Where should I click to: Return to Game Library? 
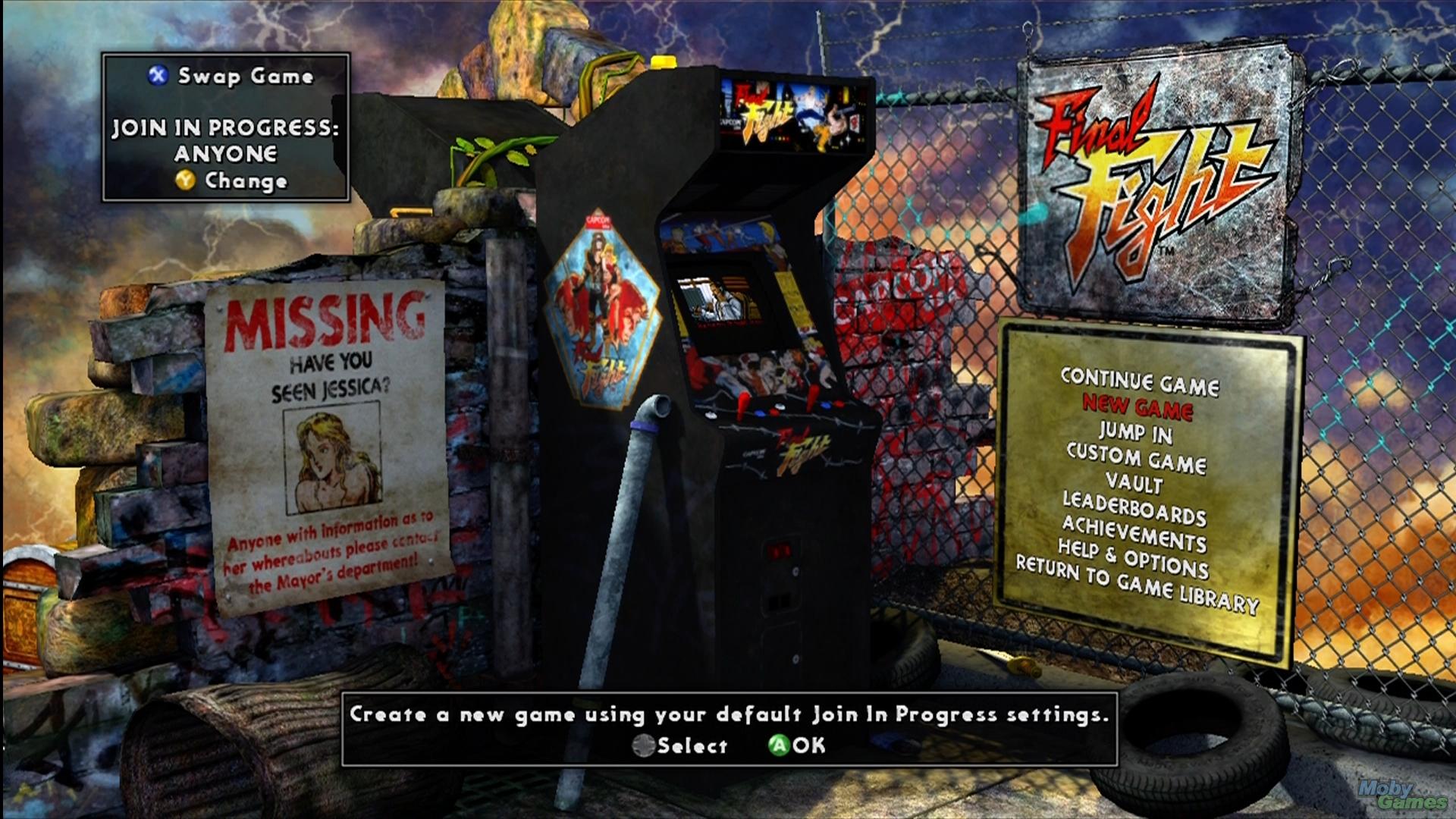pyautogui.click(x=1137, y=585)
